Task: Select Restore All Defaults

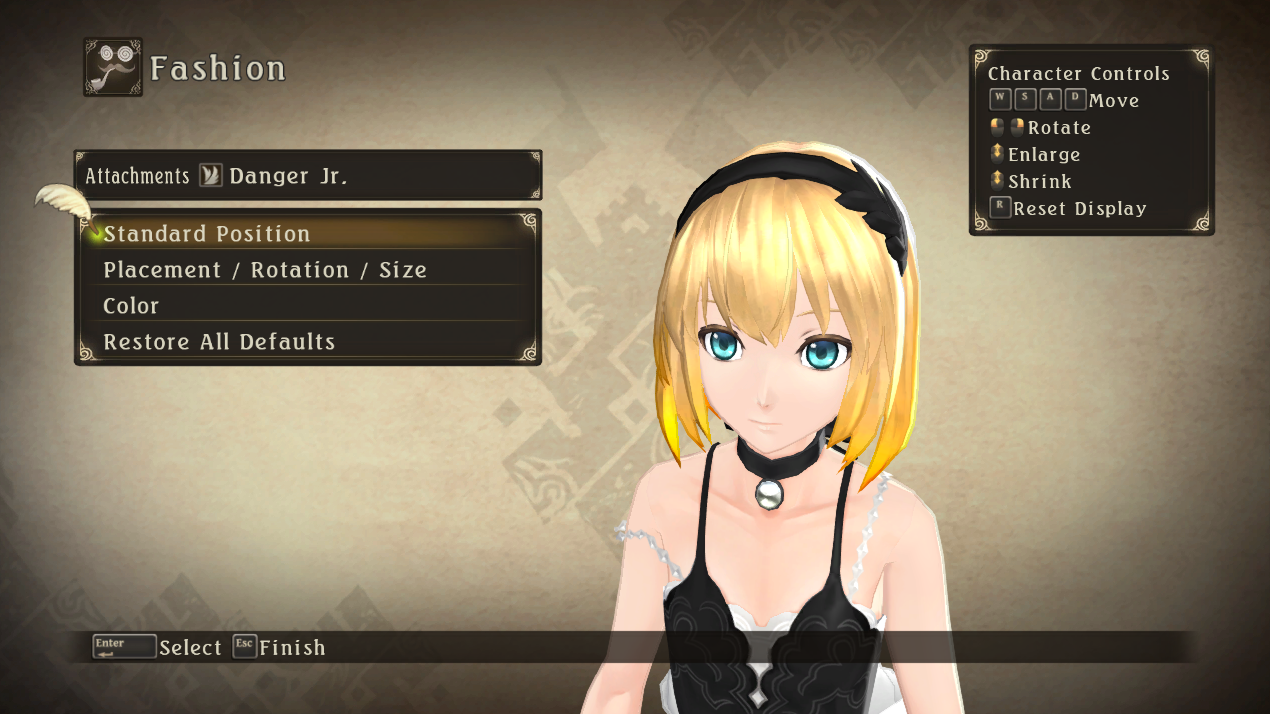Action: point(219,342)
